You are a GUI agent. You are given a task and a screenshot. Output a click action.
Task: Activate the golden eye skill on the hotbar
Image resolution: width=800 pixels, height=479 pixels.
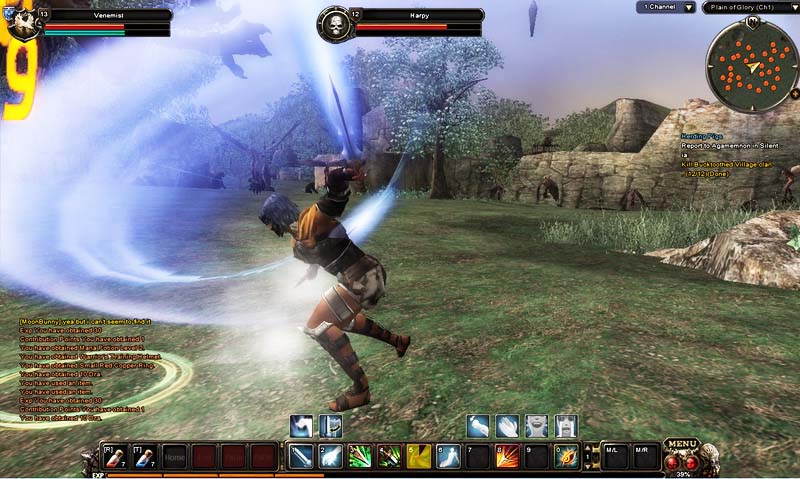(x=567, y=457)
